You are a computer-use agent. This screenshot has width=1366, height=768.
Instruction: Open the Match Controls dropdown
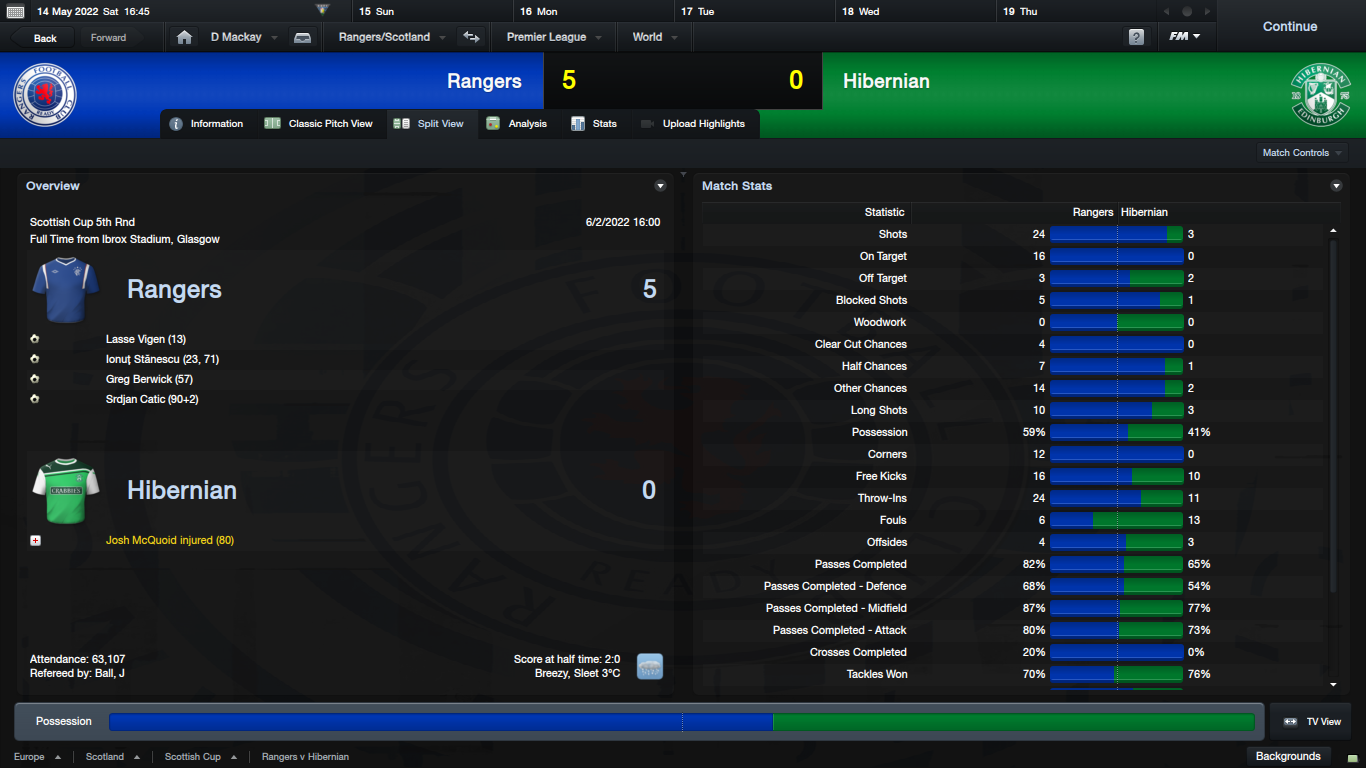pyautogui.click(x=1302, y=153)
